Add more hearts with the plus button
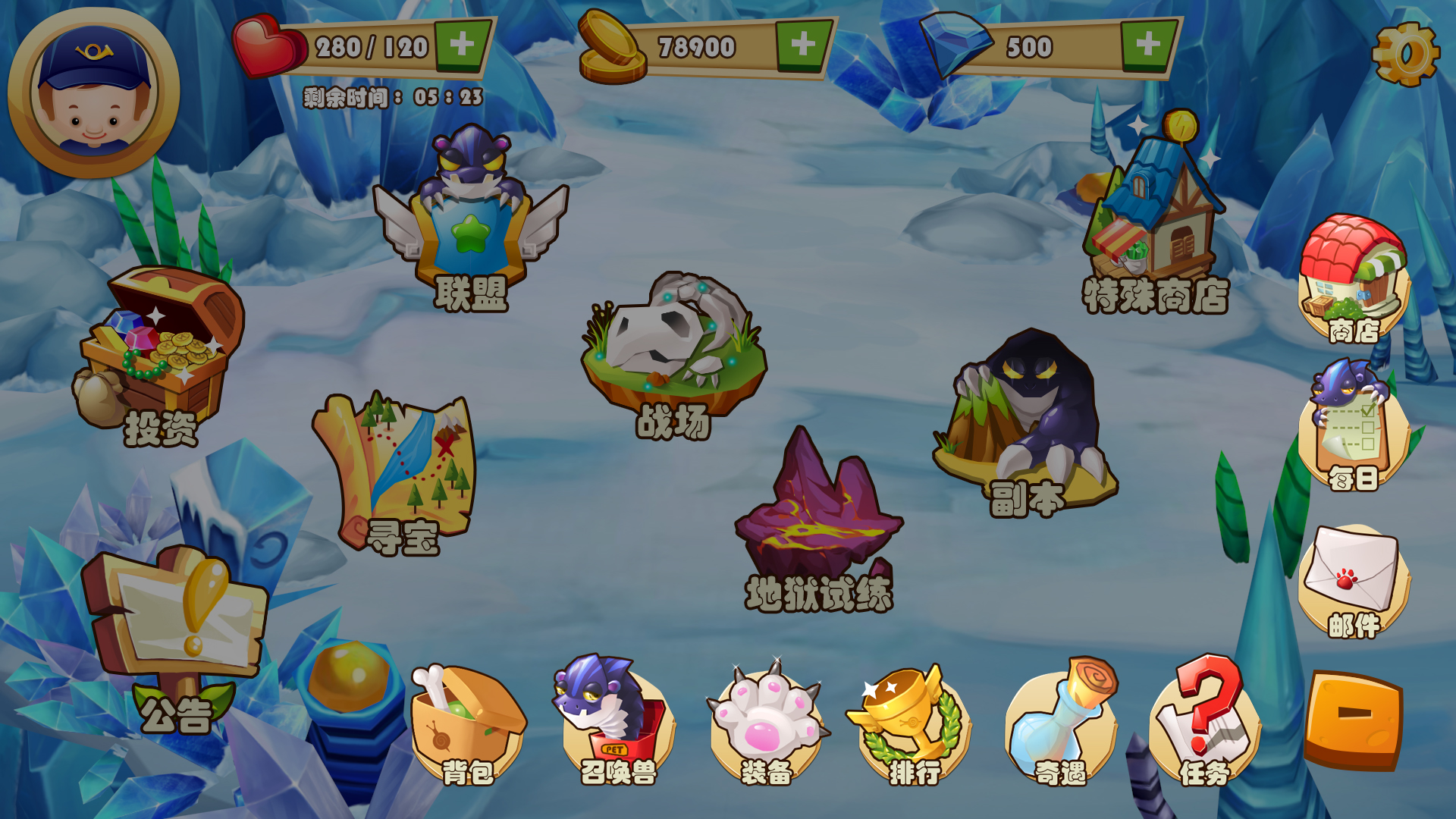 point(462,45)
